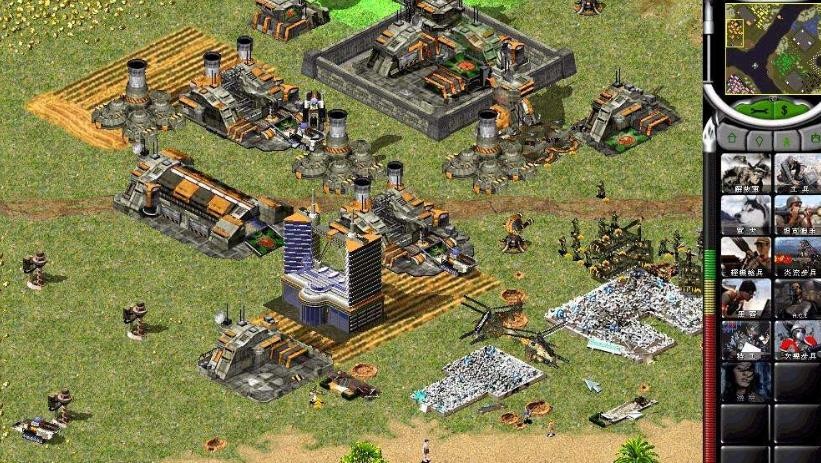Screen dimensions: 821x463
Task: Select the top-left conscript infantry icon
Action: tap(745, 172)
